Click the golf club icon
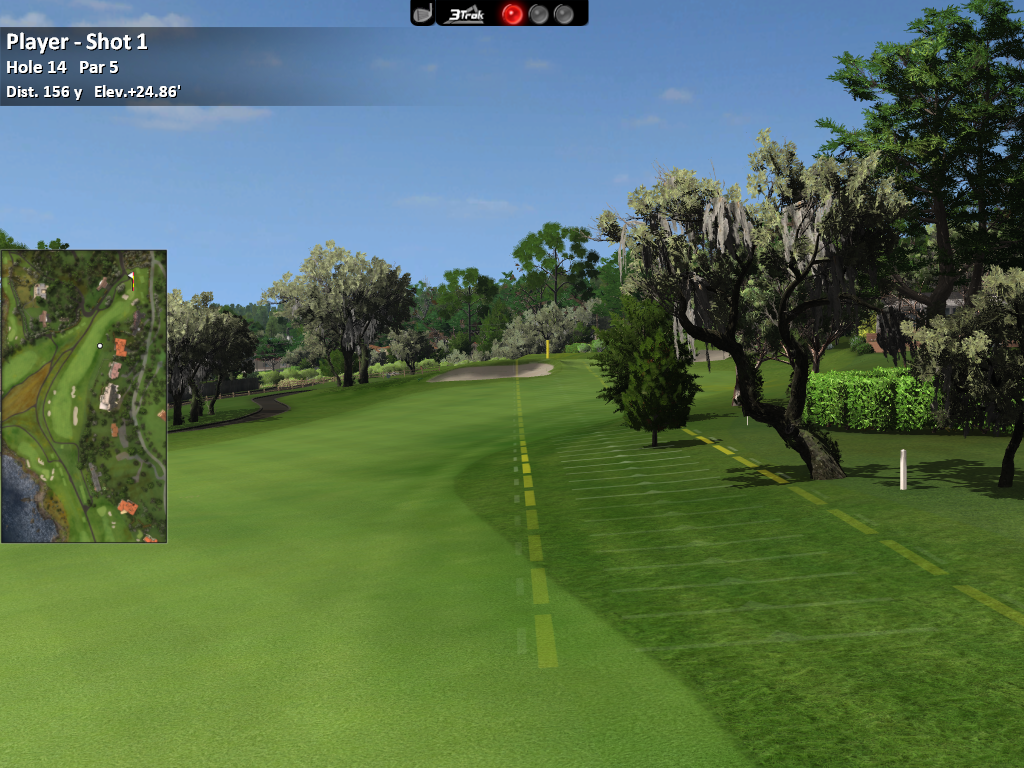The height and width of the screenshot is (768, 1024). [x=423, y=13]
